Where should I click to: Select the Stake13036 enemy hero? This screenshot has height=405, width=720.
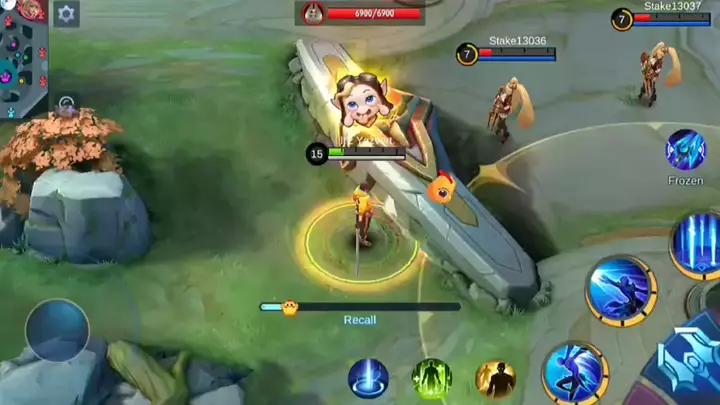(x=504, y=108)
